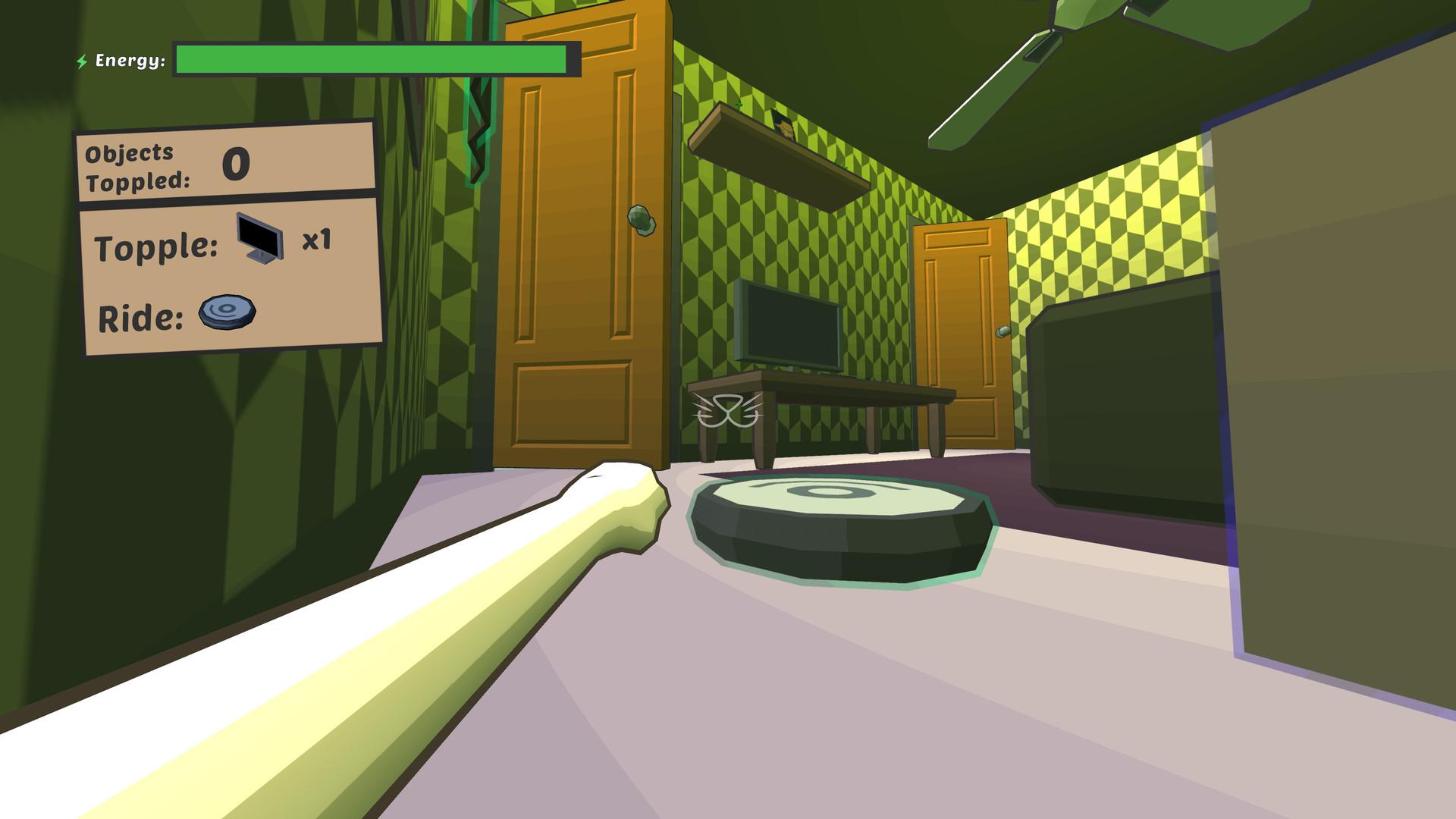Click the Objects Toppled zero counter
The image size is (1456, 819).
tap(236, 165)
